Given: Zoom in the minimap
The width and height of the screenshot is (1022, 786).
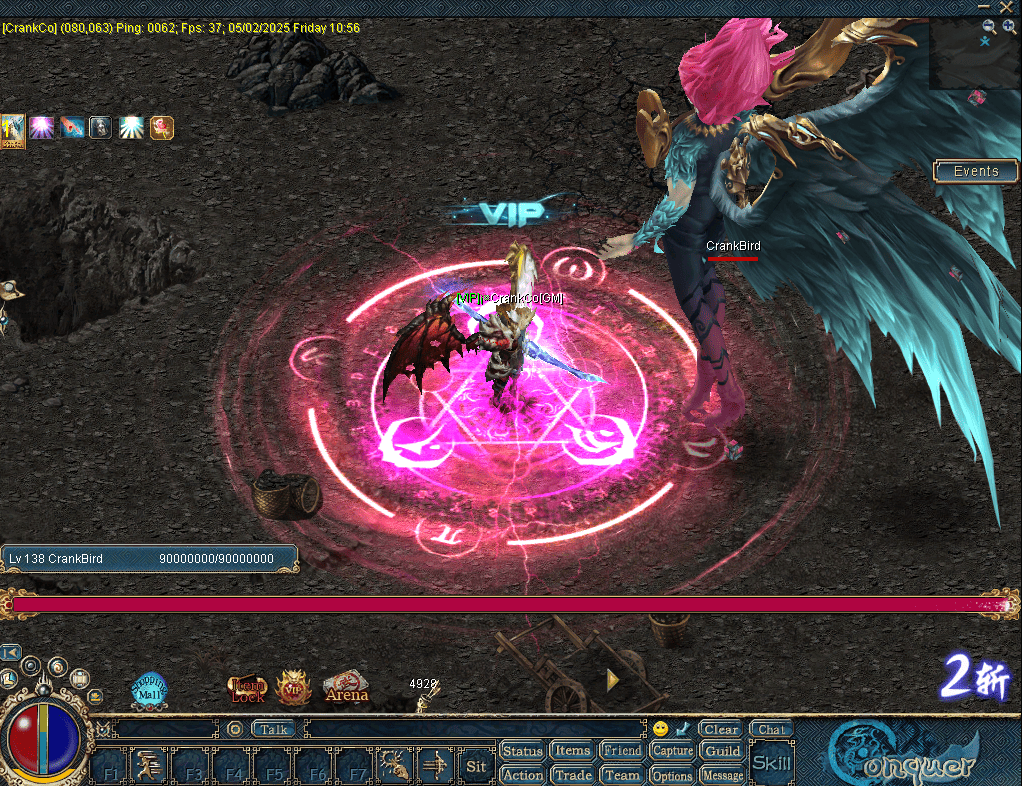Looking at the screenshot, I should click(1009, 27).
